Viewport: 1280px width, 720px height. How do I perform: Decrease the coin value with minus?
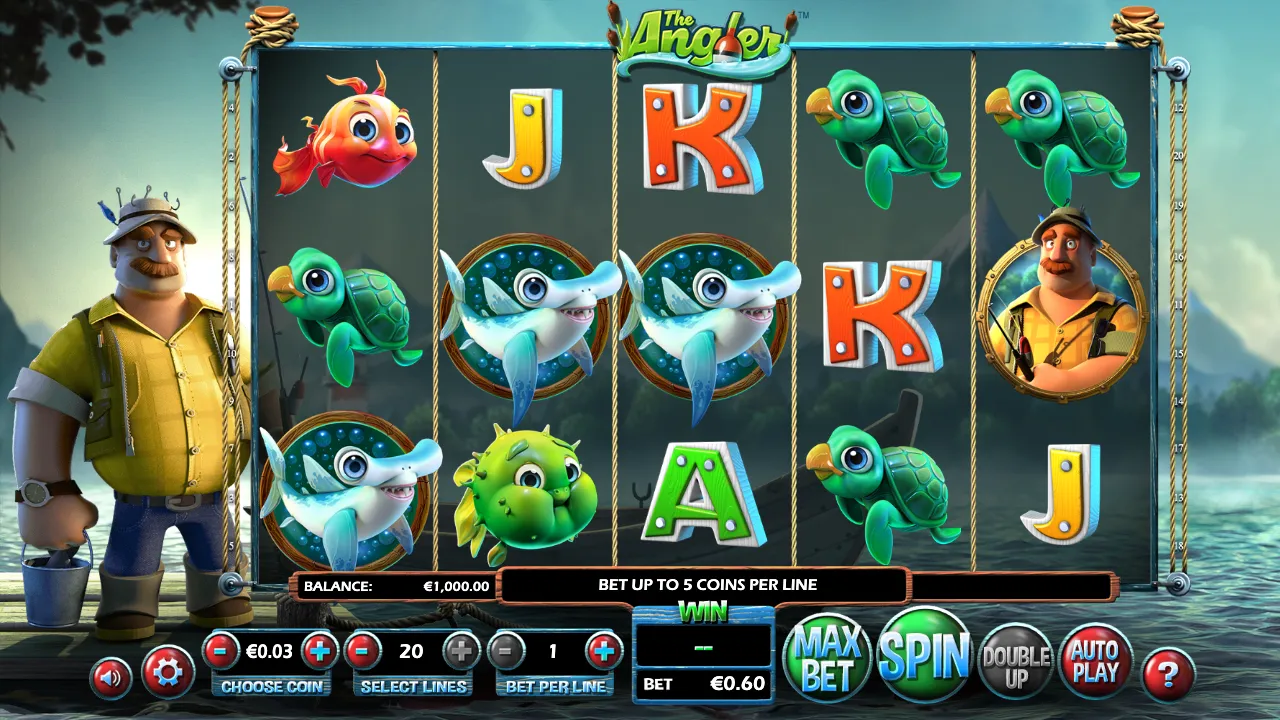(221, 651)
